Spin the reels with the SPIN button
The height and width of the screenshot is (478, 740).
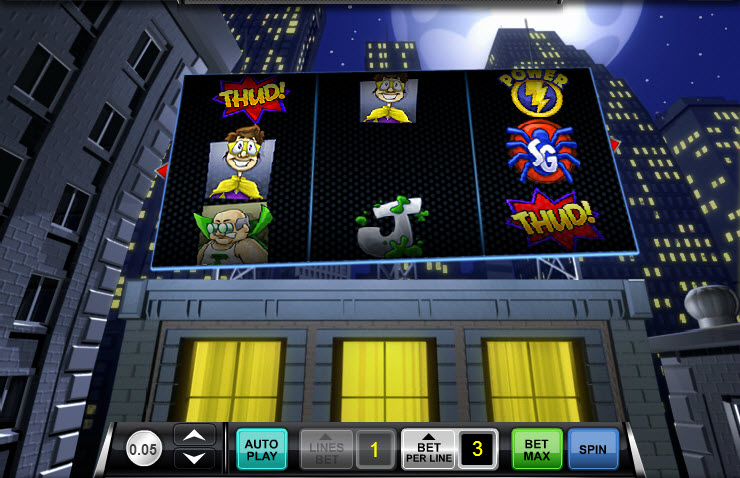click(x=593, y=449)
